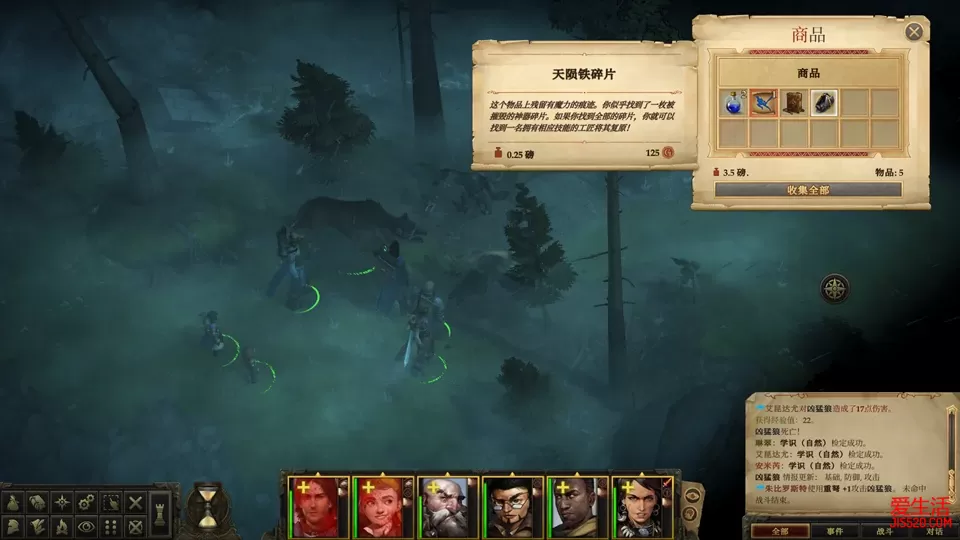Switch to the 对话 dialogue tab

point(933,531)
